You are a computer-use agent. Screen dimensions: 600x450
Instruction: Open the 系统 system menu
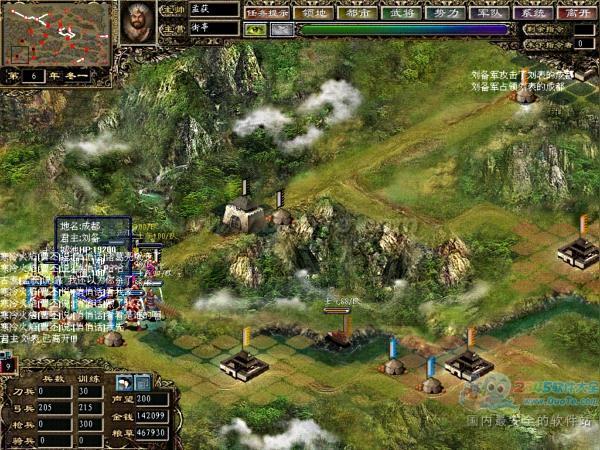pos(533,14)
